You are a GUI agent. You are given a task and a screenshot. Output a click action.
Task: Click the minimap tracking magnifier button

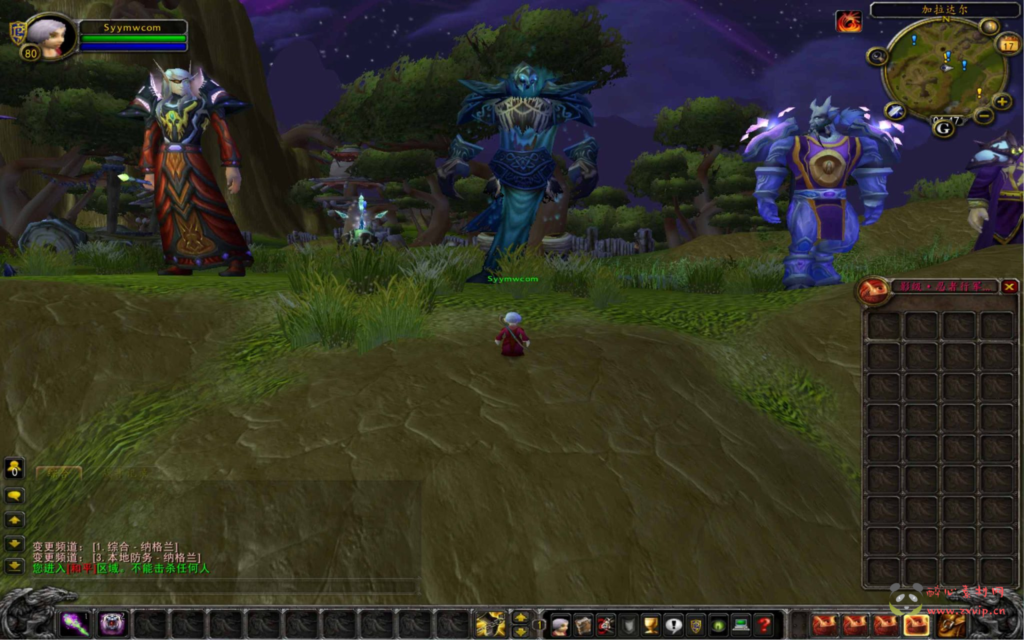[877, 56]
